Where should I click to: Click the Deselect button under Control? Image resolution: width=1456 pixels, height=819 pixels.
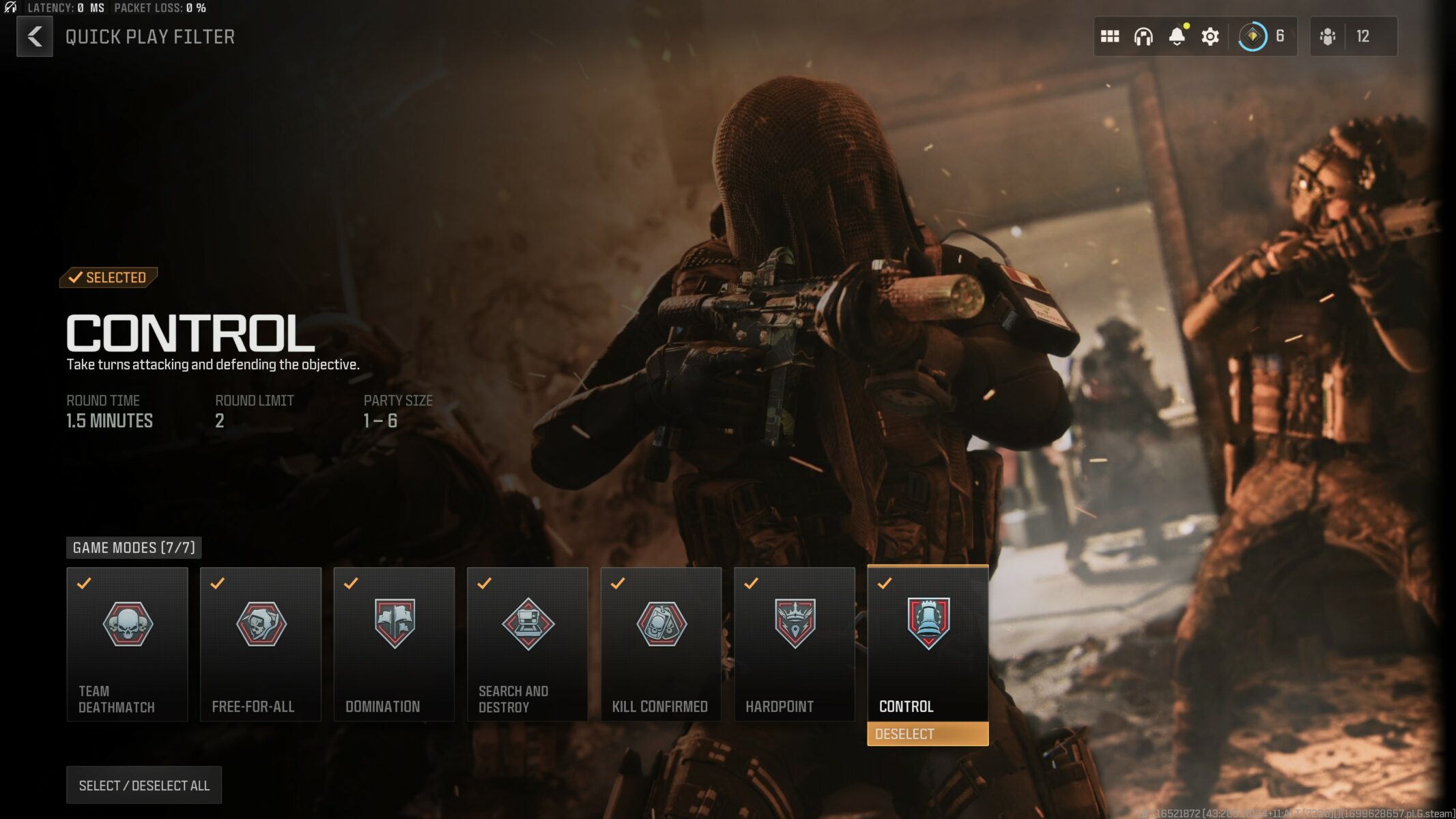click(928, 734)
